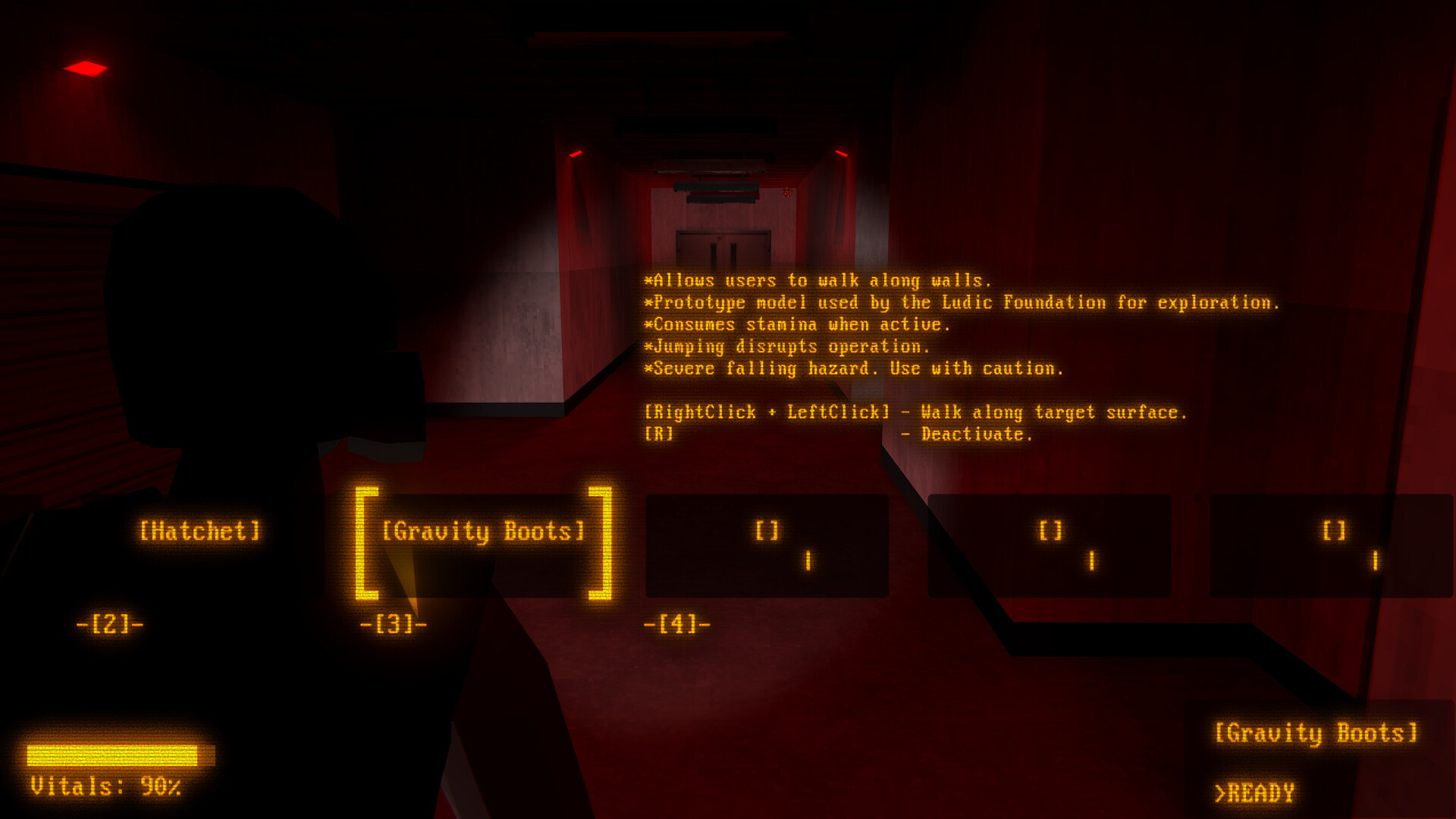This screenshot has height=819, width=1456.
Task: Select the Gravity Boots item slot
Action: click(483, 531)
